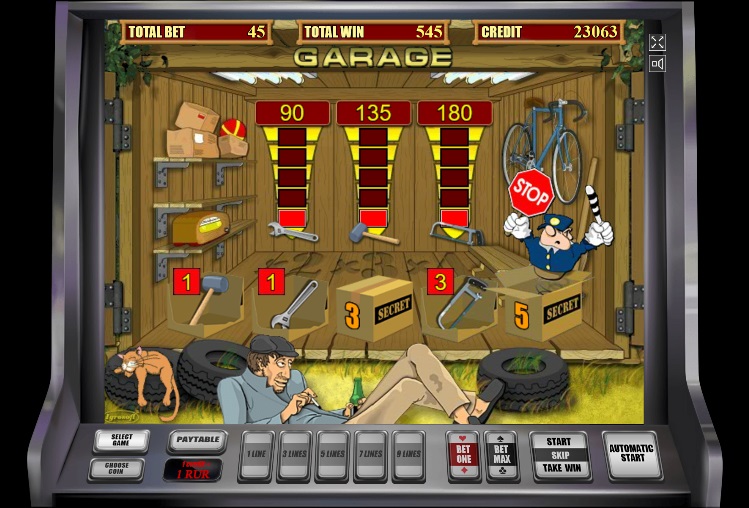Enable Automatic Start
This screenshot has width=749, height=508.
(x=633, y=455)
